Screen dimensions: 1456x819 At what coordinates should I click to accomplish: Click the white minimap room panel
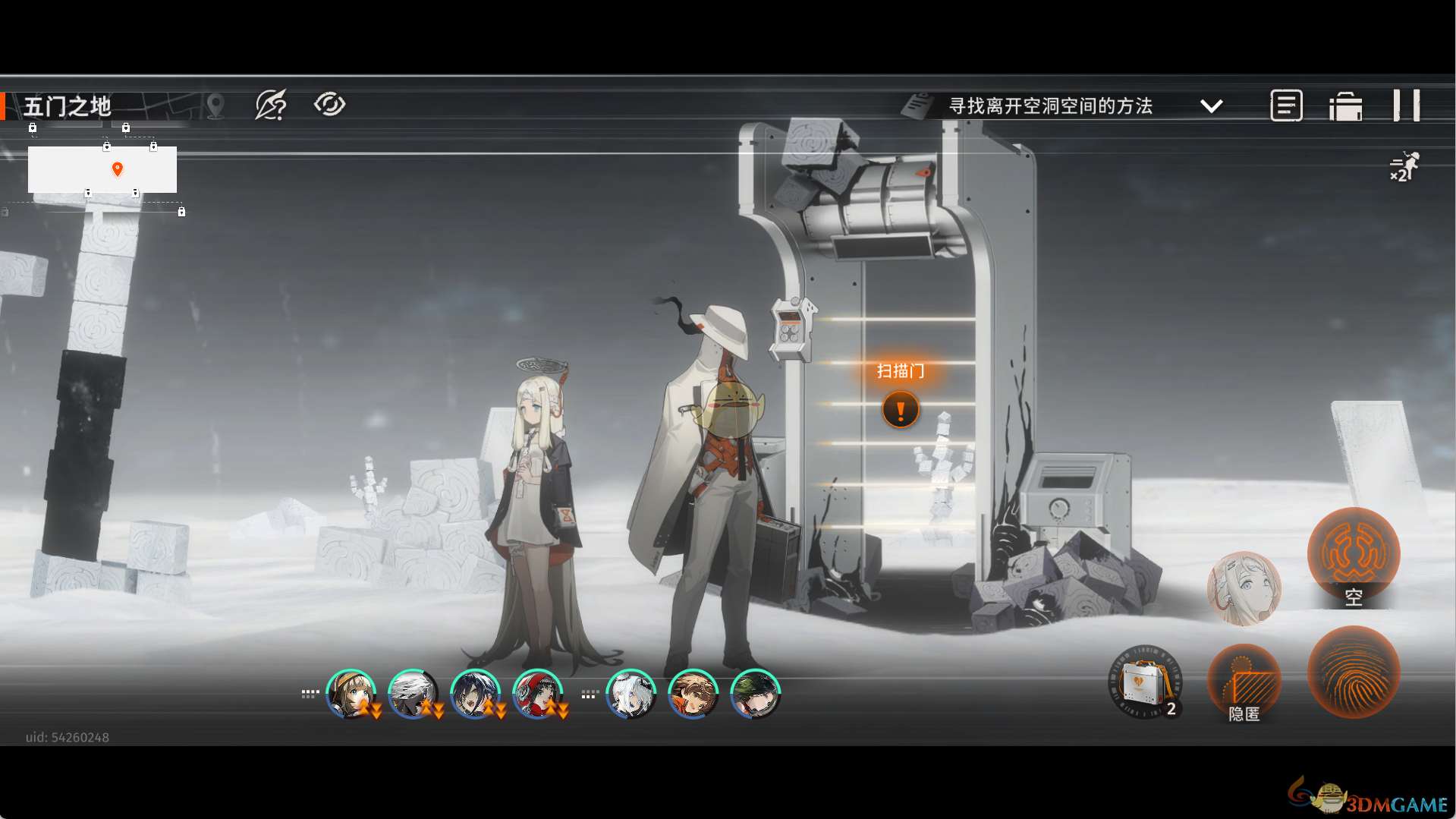click(102, 169)
